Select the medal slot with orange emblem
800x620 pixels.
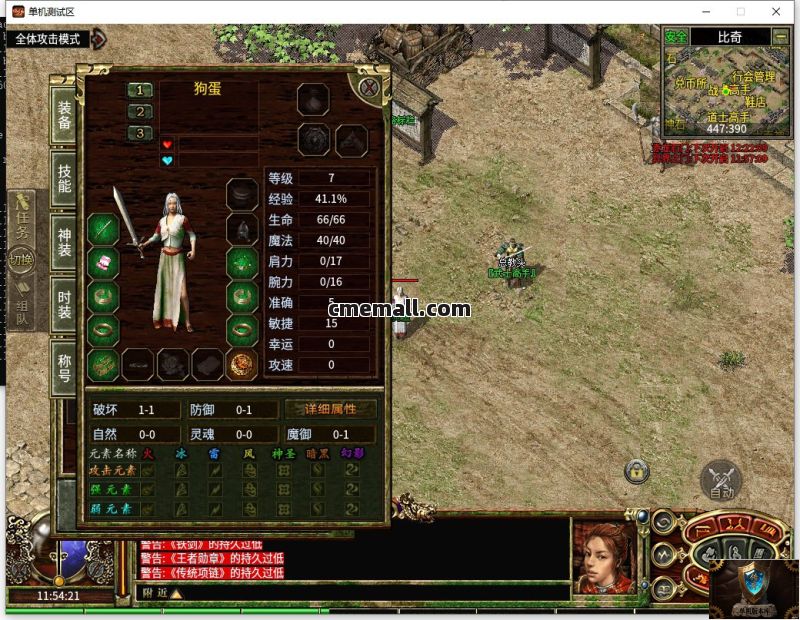pos(241,364)
